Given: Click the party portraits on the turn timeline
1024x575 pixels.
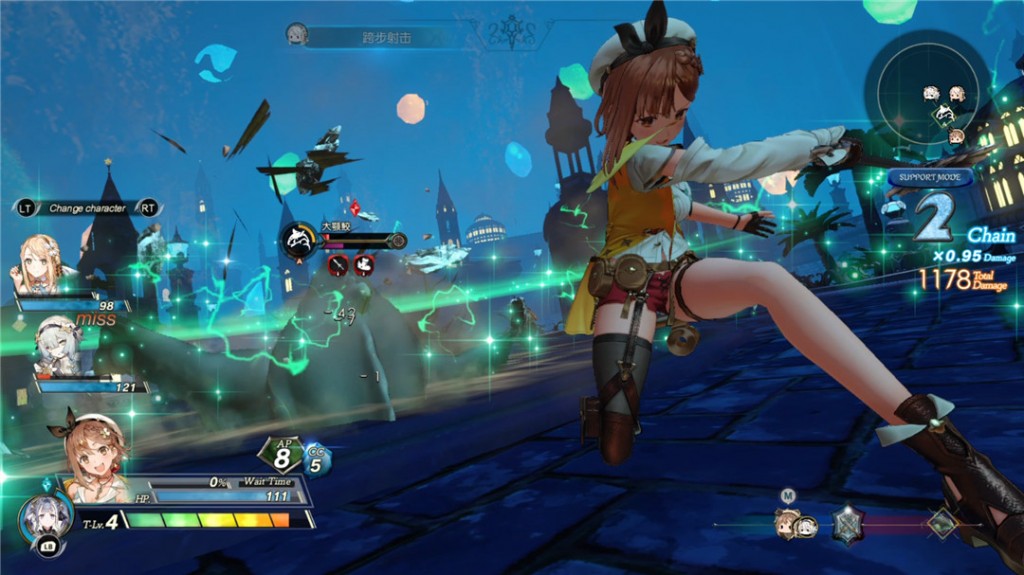Looking at the screenshot, I should coord(796,524).
